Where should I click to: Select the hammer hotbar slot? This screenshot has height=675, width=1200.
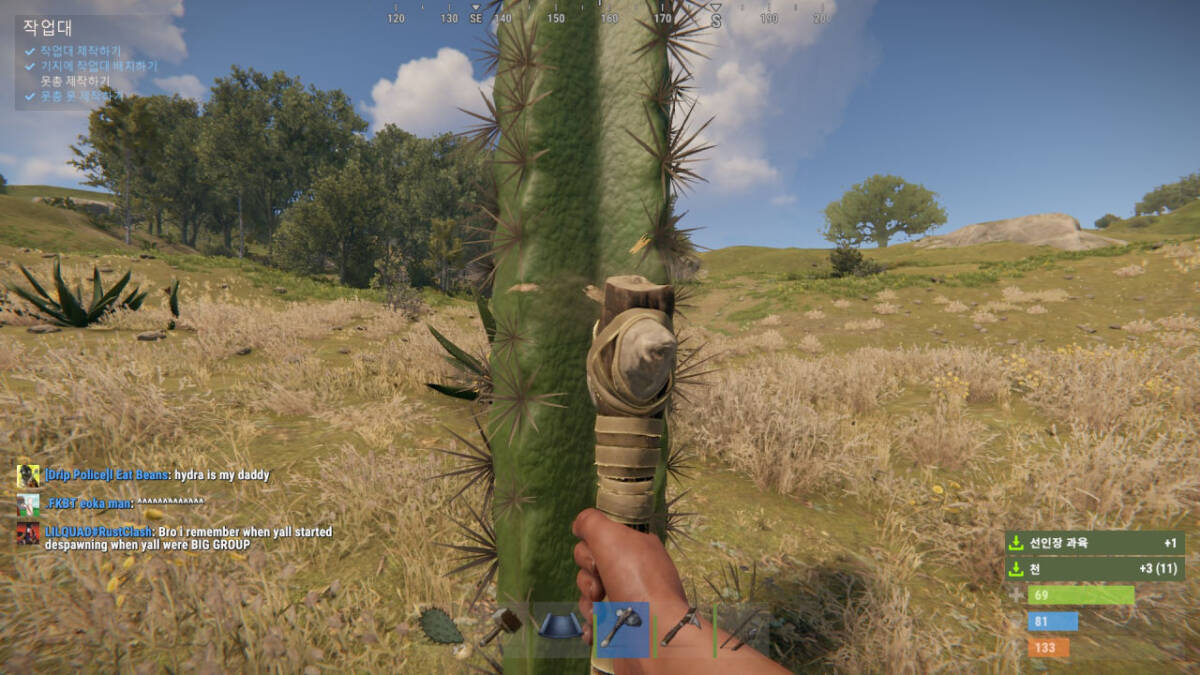pyautogui.click(x=501, y=628)
